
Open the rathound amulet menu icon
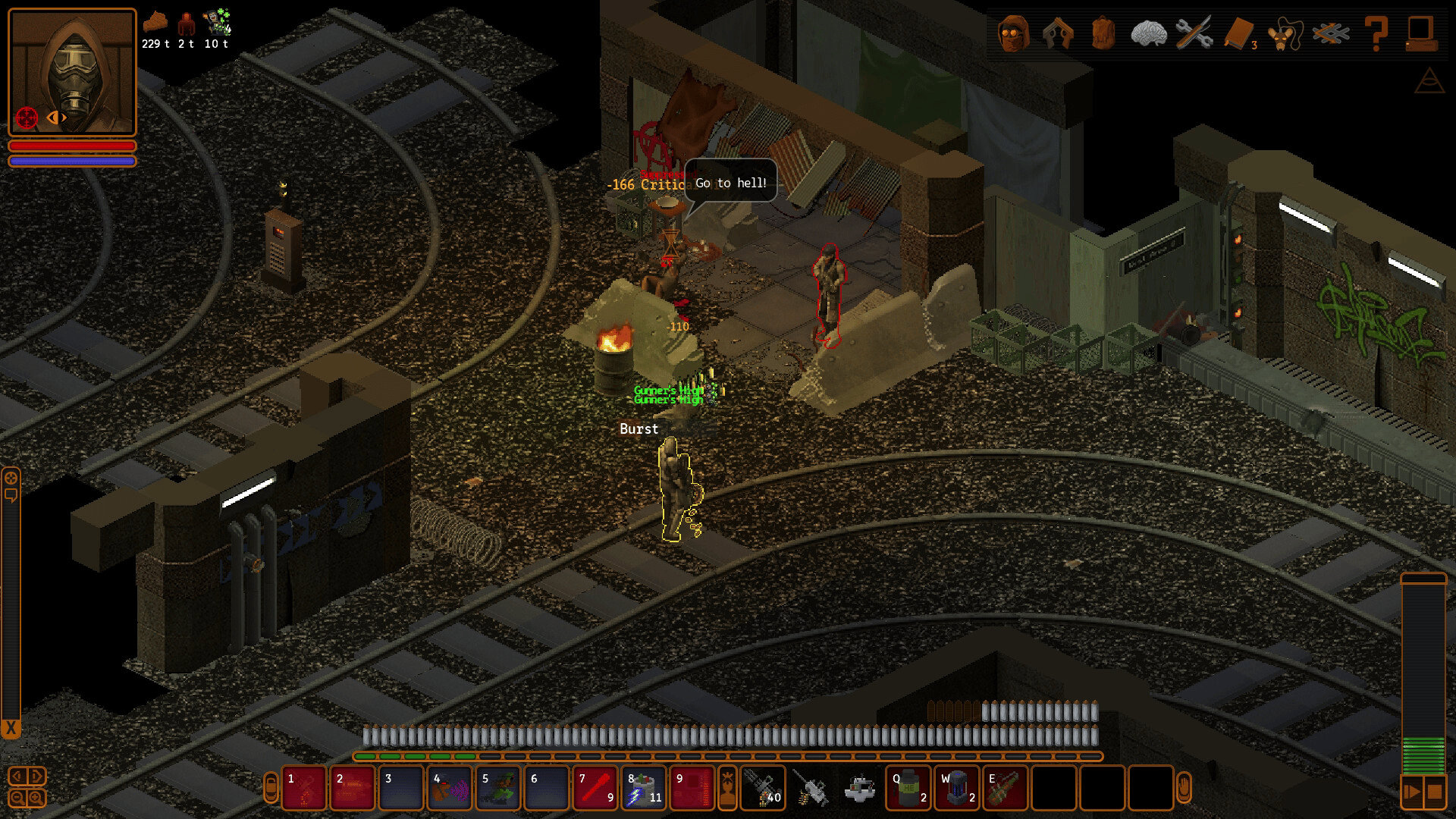click(1285, 33)
